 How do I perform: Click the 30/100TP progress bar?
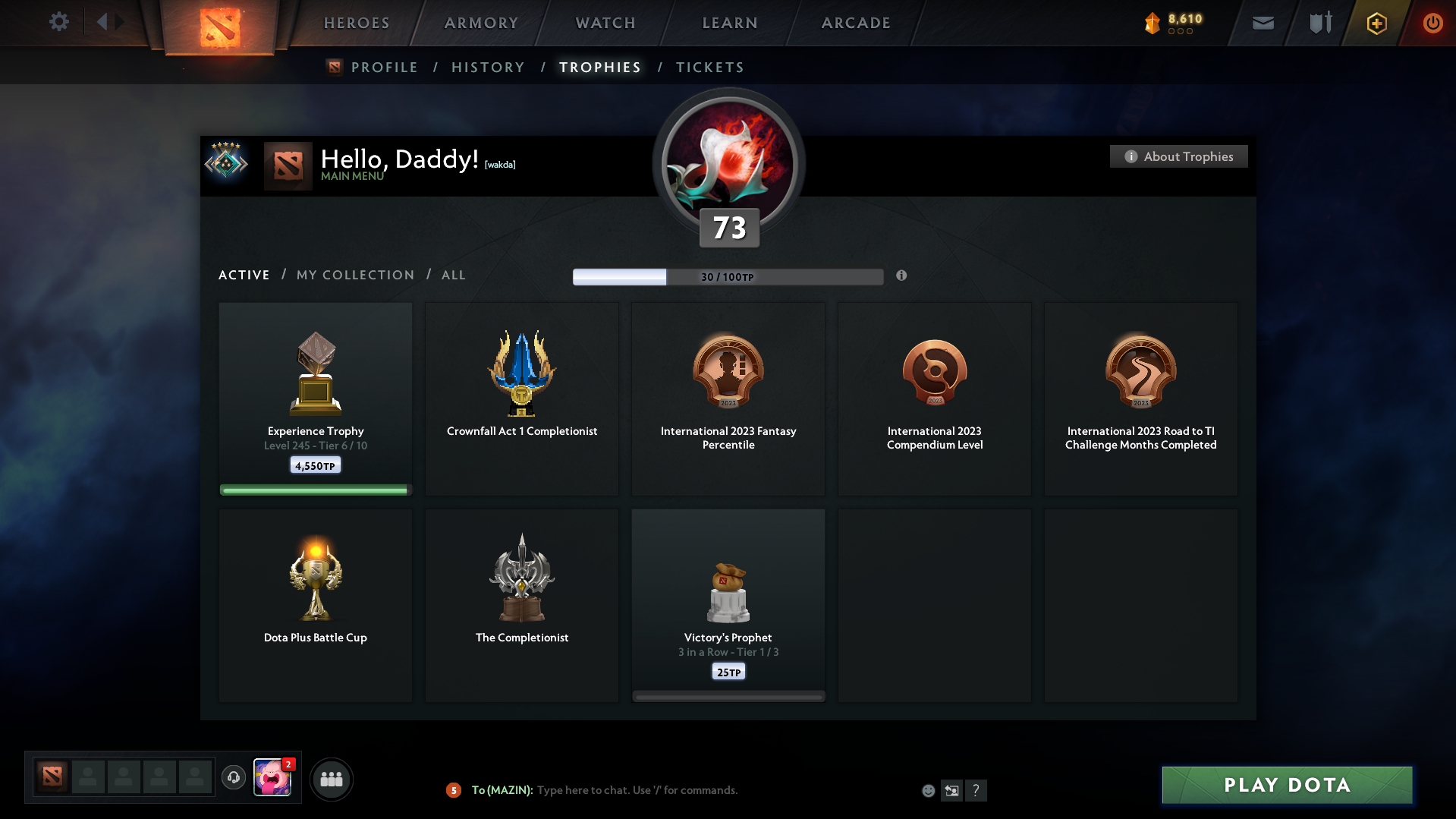(x=728, y=276)
